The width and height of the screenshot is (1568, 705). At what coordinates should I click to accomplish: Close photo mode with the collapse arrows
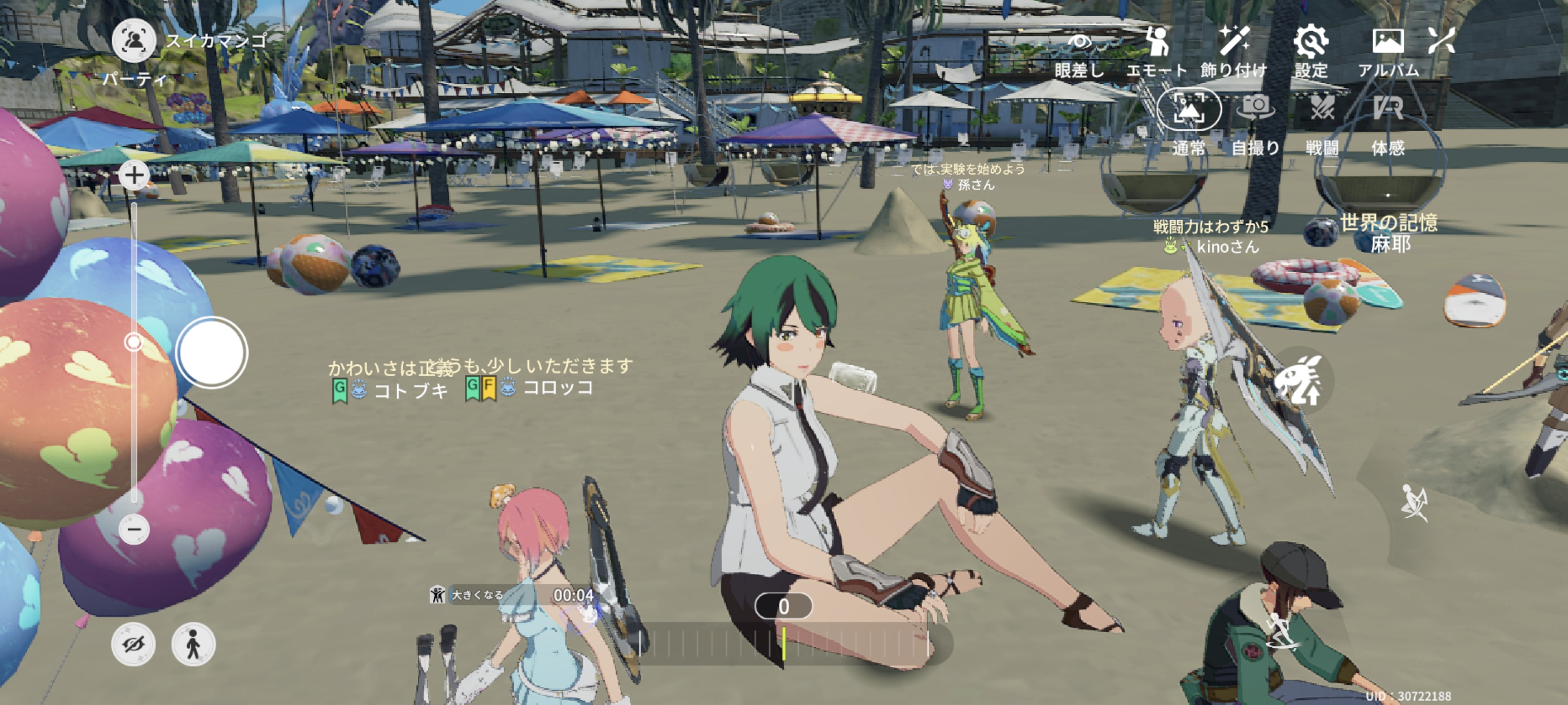pos(1441,42)
